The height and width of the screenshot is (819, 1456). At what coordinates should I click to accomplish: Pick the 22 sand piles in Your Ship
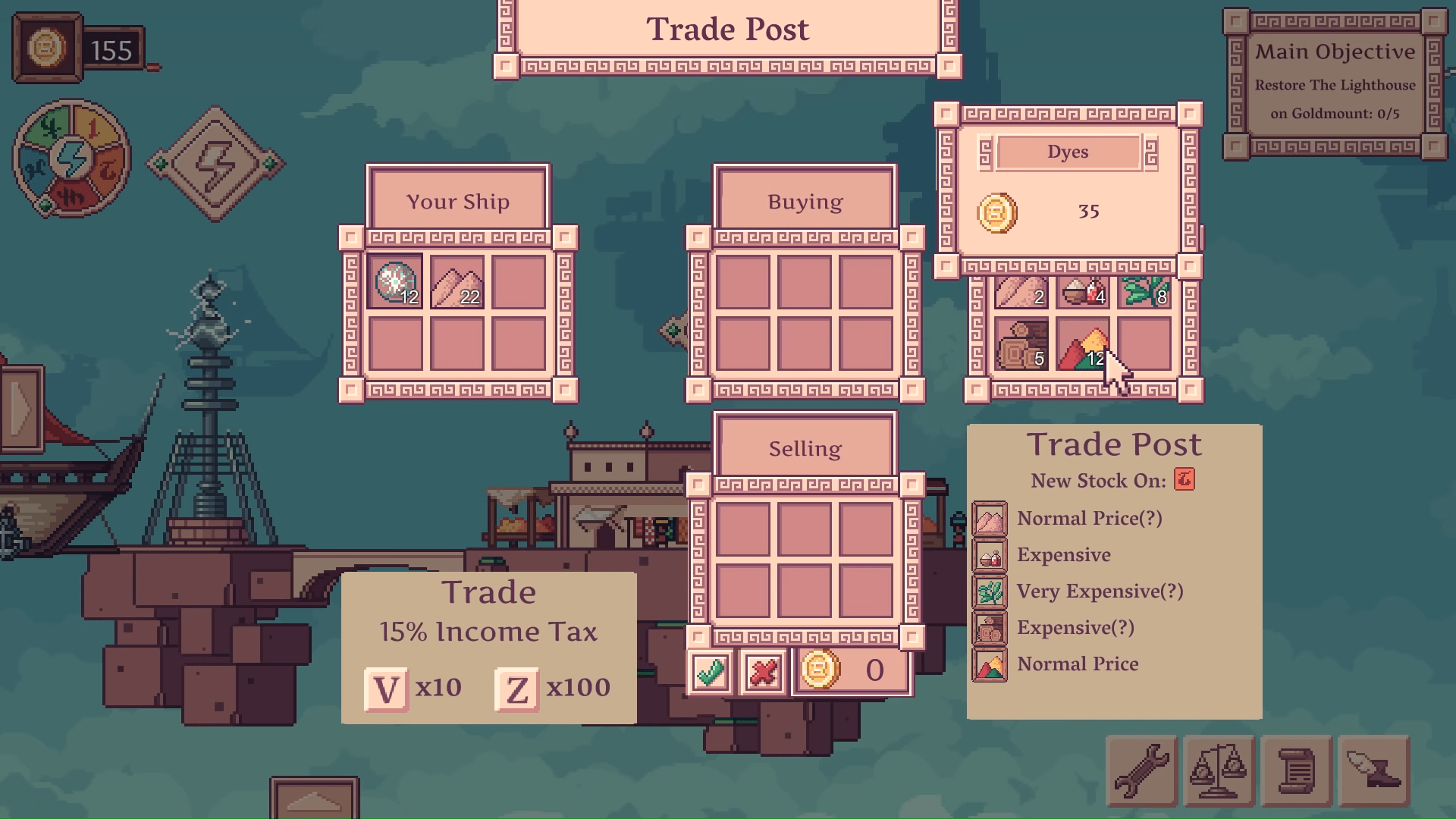point(457,282)
